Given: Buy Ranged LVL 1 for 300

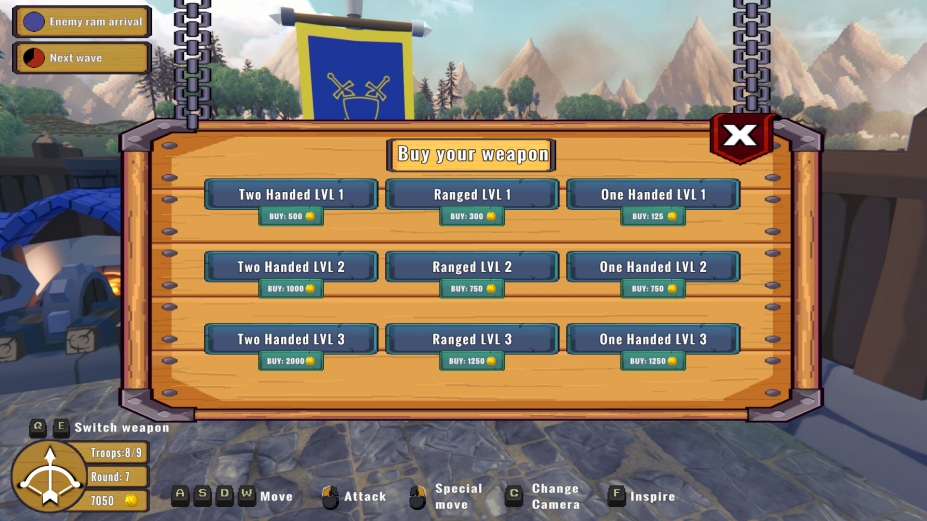Looking at the screenshot, I should [472, 216].
